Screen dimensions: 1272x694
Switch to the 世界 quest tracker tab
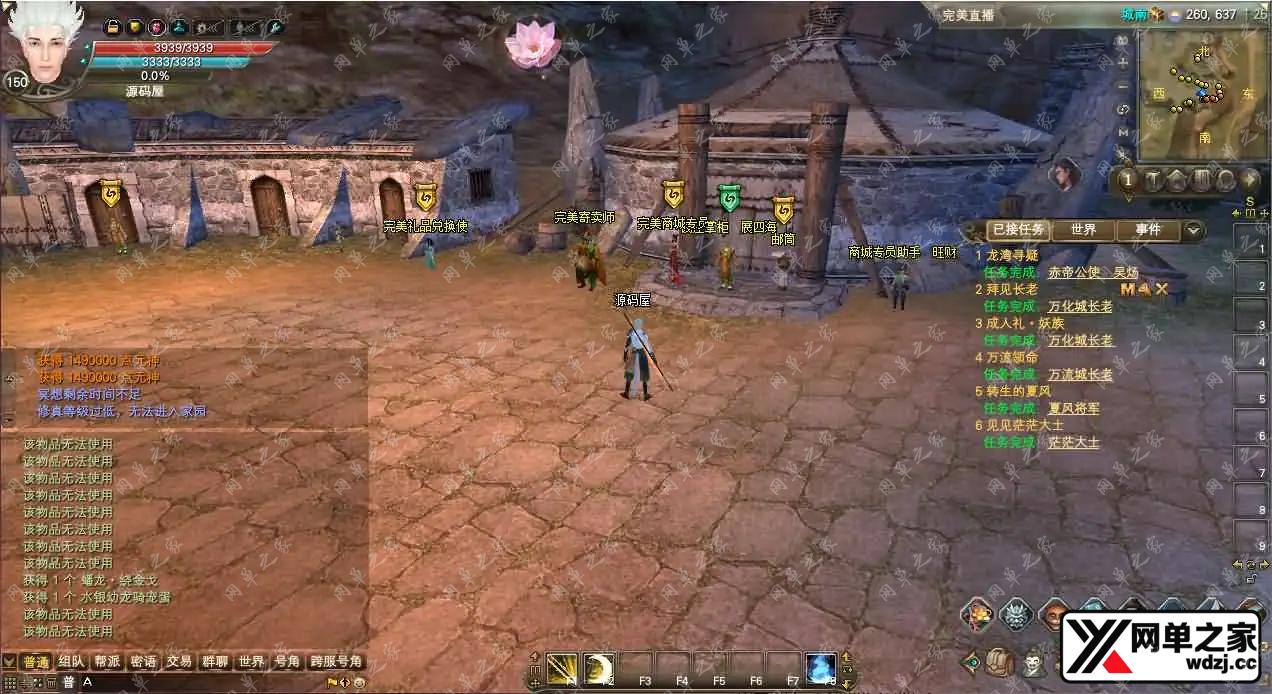pyautogui.click(x=1084, y=230)
